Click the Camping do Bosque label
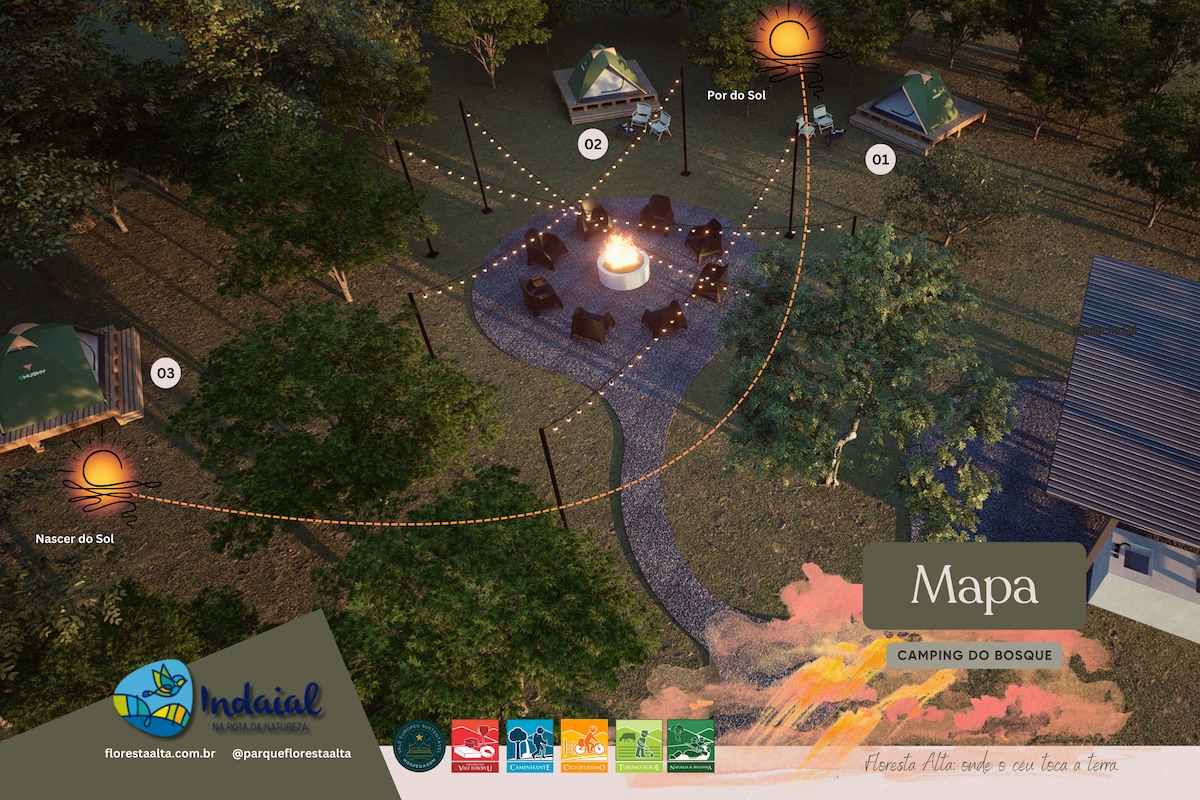The width and height of the screenshot is (1200, 800). (x=974, y=655)
